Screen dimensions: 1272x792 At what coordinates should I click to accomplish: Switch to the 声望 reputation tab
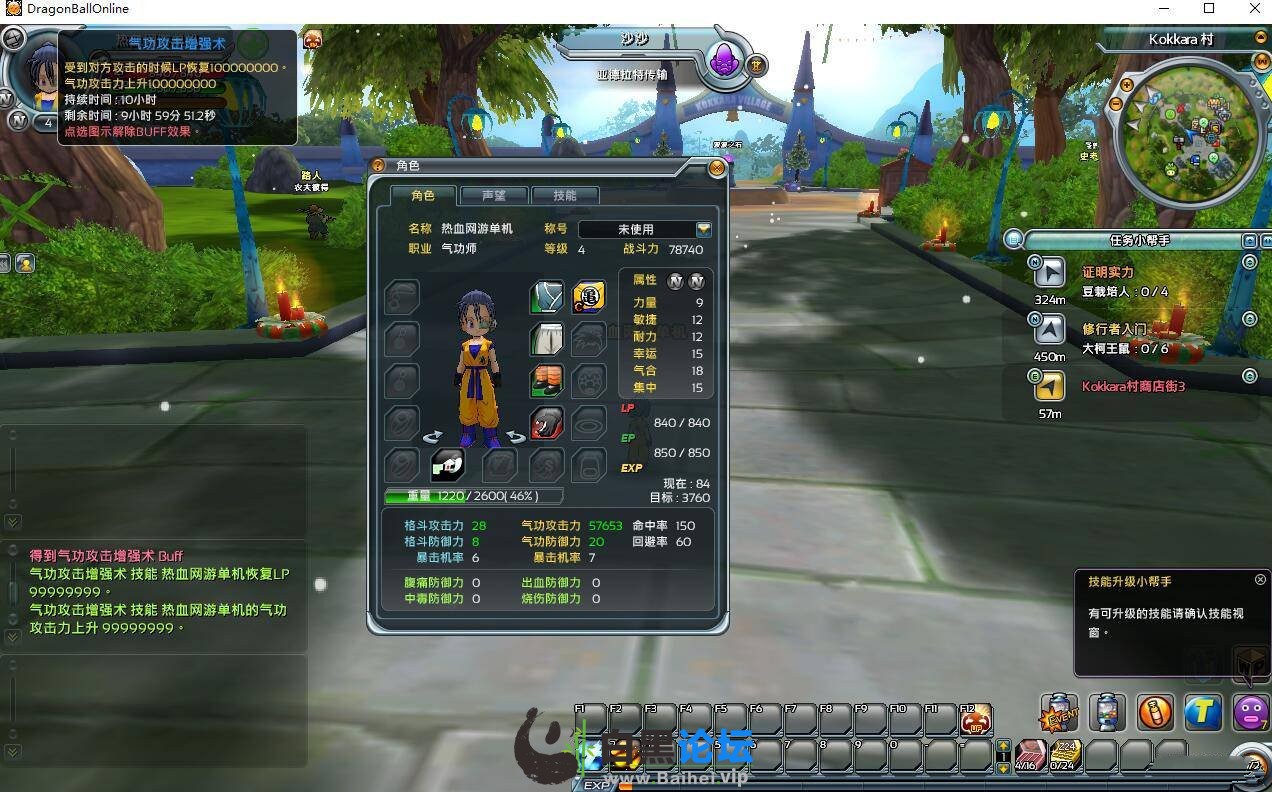coord(493,196)
